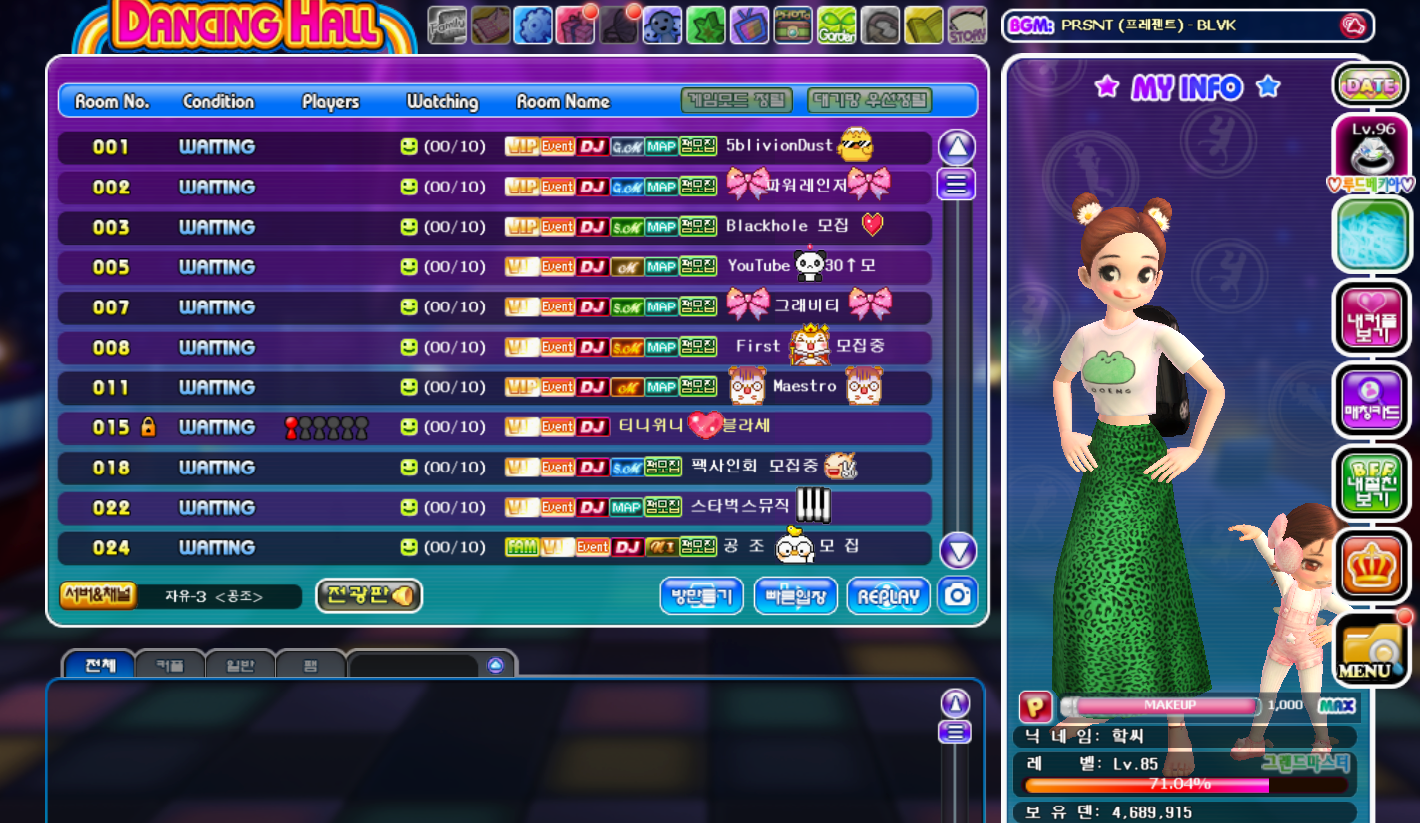Viewport: 1420px width, 823px height.
Task: Open the Story icon
Action: (x=966, y=25)
